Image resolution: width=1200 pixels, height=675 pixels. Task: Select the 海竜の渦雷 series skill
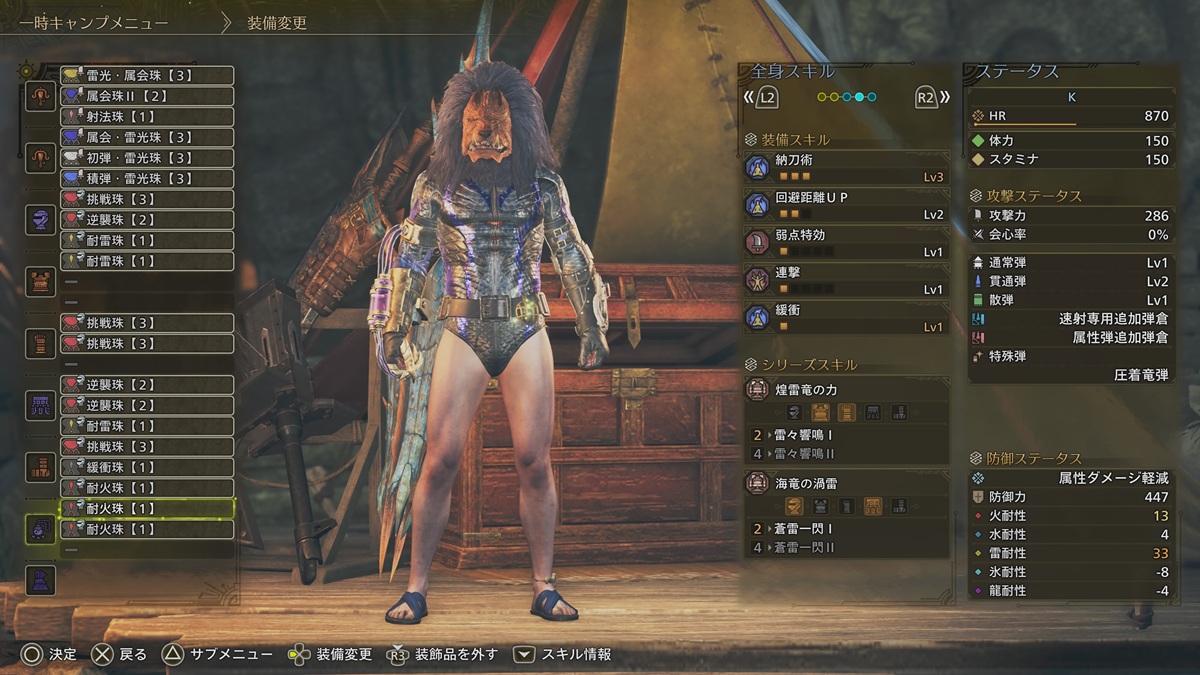846,485
